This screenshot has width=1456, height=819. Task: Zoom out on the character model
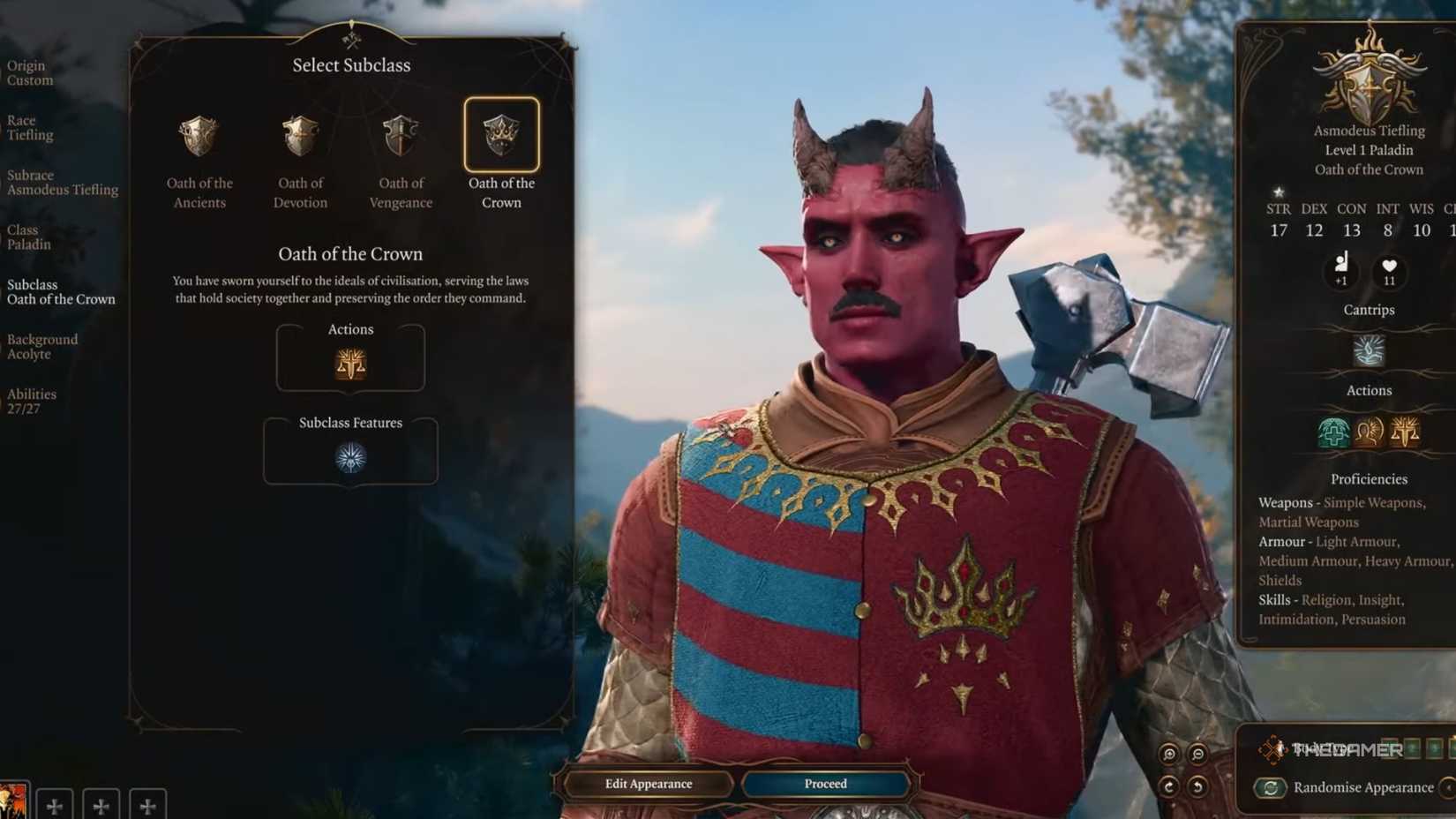[1197, 755]
